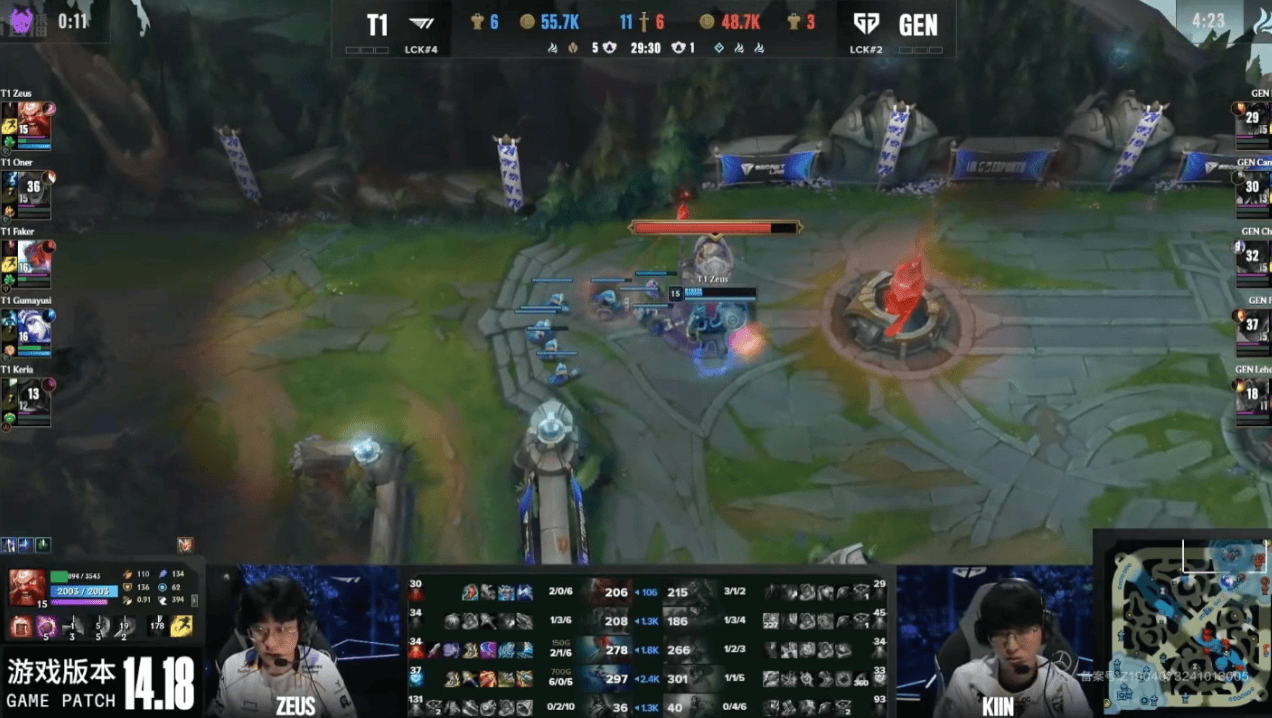Click the purple ability icon in Gragas's skill bar
Viewport: 1272px width, 718px height.
point(46,628)
